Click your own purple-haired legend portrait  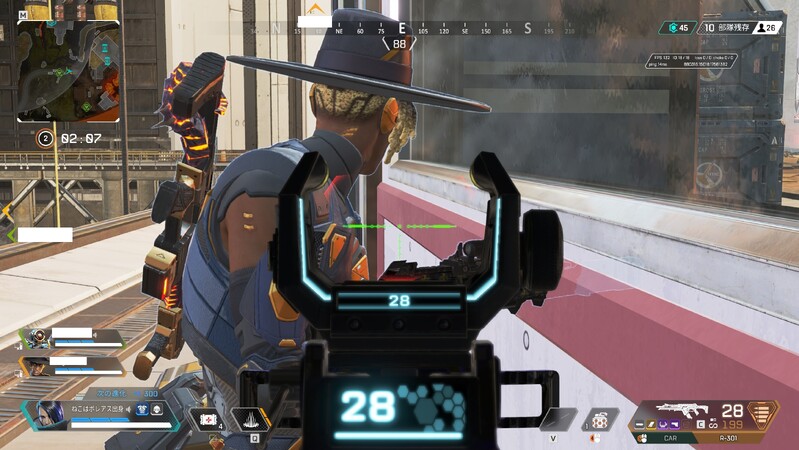49,414
